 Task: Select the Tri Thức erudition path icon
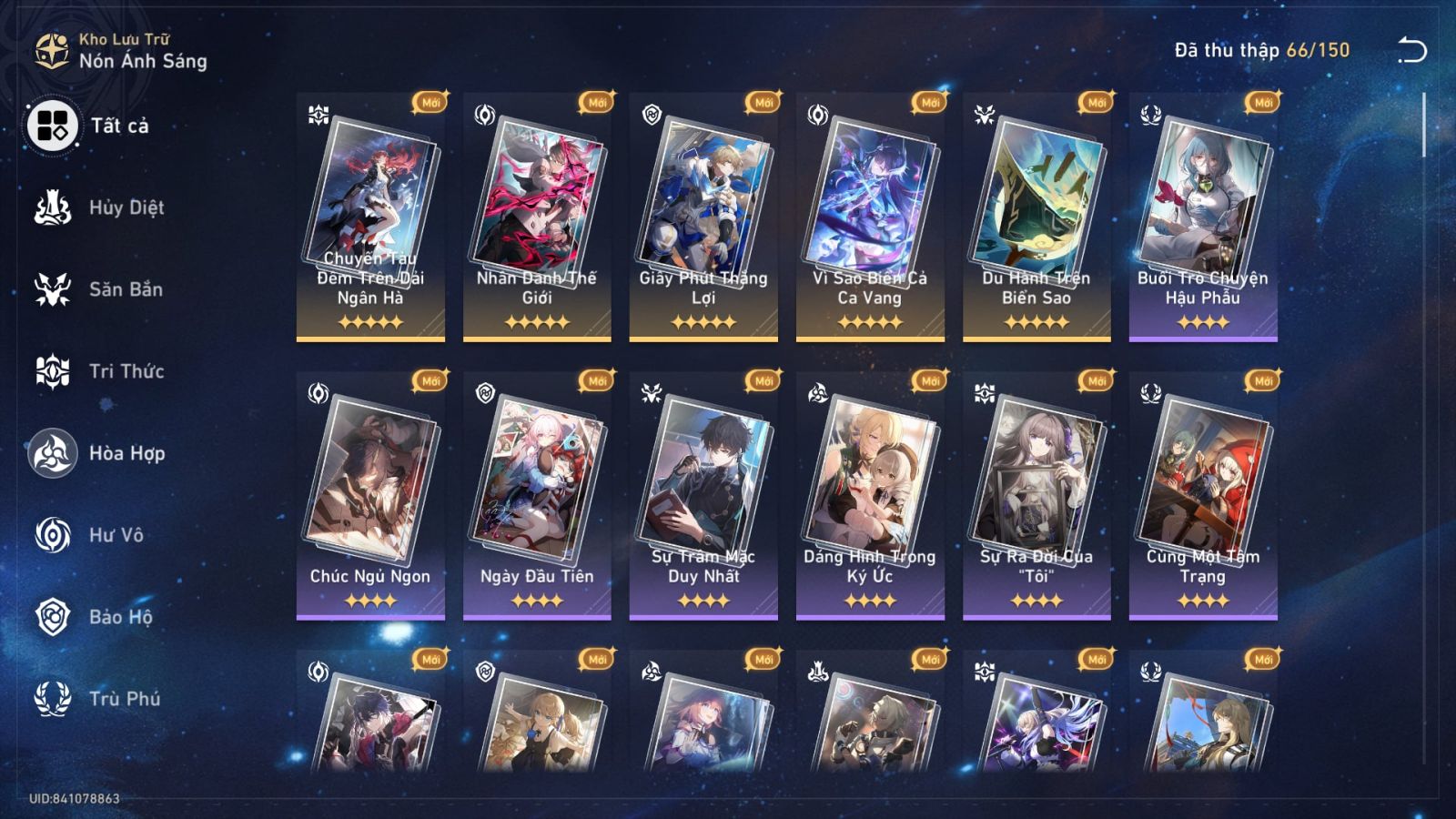click(x=53, y=371)
